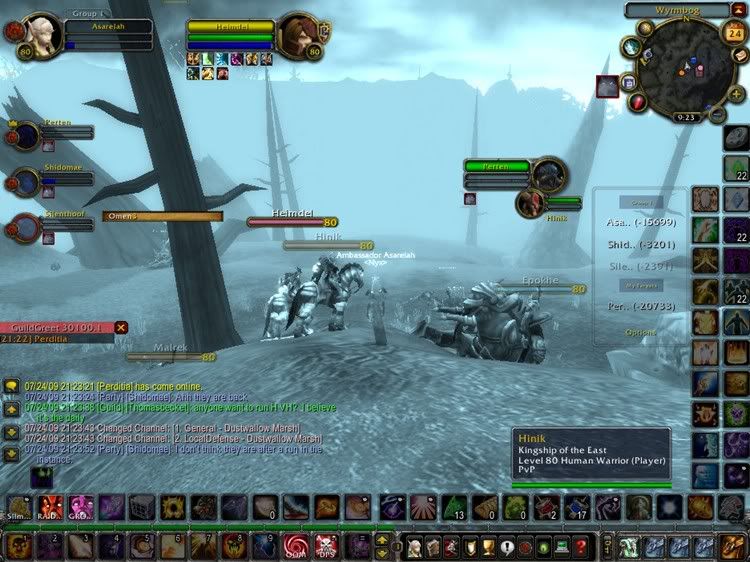The image size is (750, 562).
Task: Target party member Perren's frame
Action: pos(25,134)
